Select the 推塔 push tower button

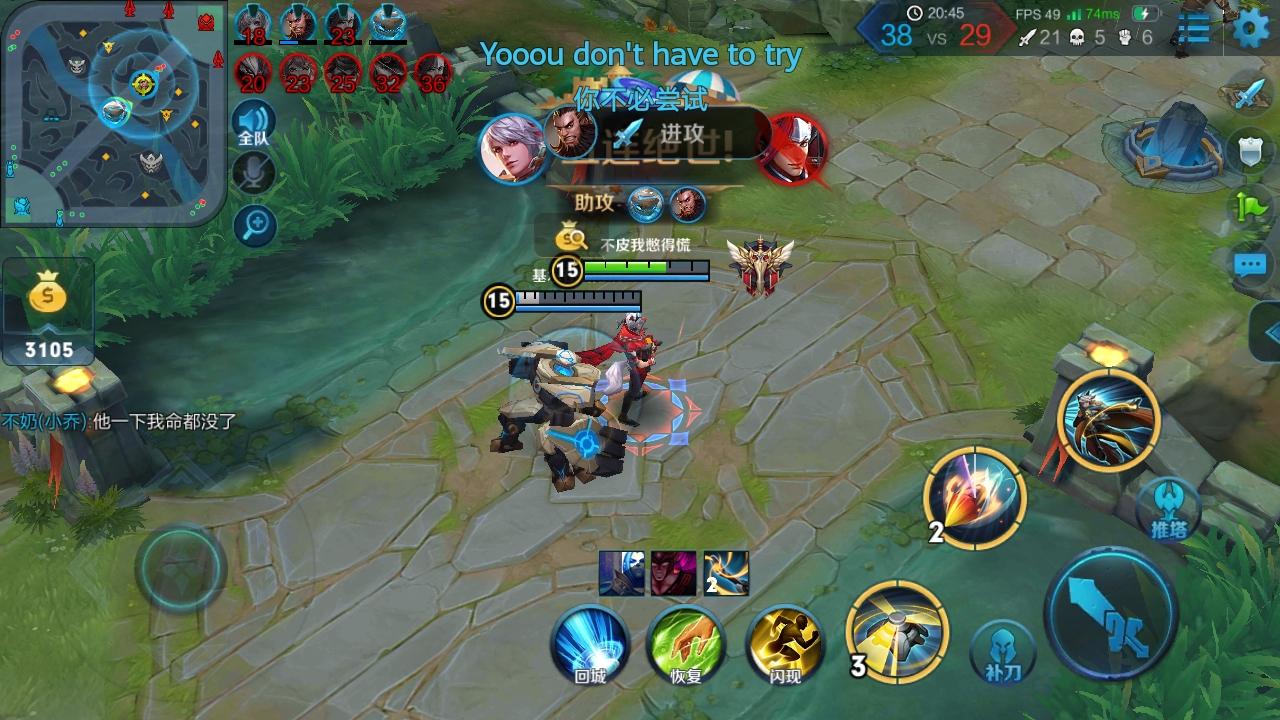click(x=1168, y=507)
